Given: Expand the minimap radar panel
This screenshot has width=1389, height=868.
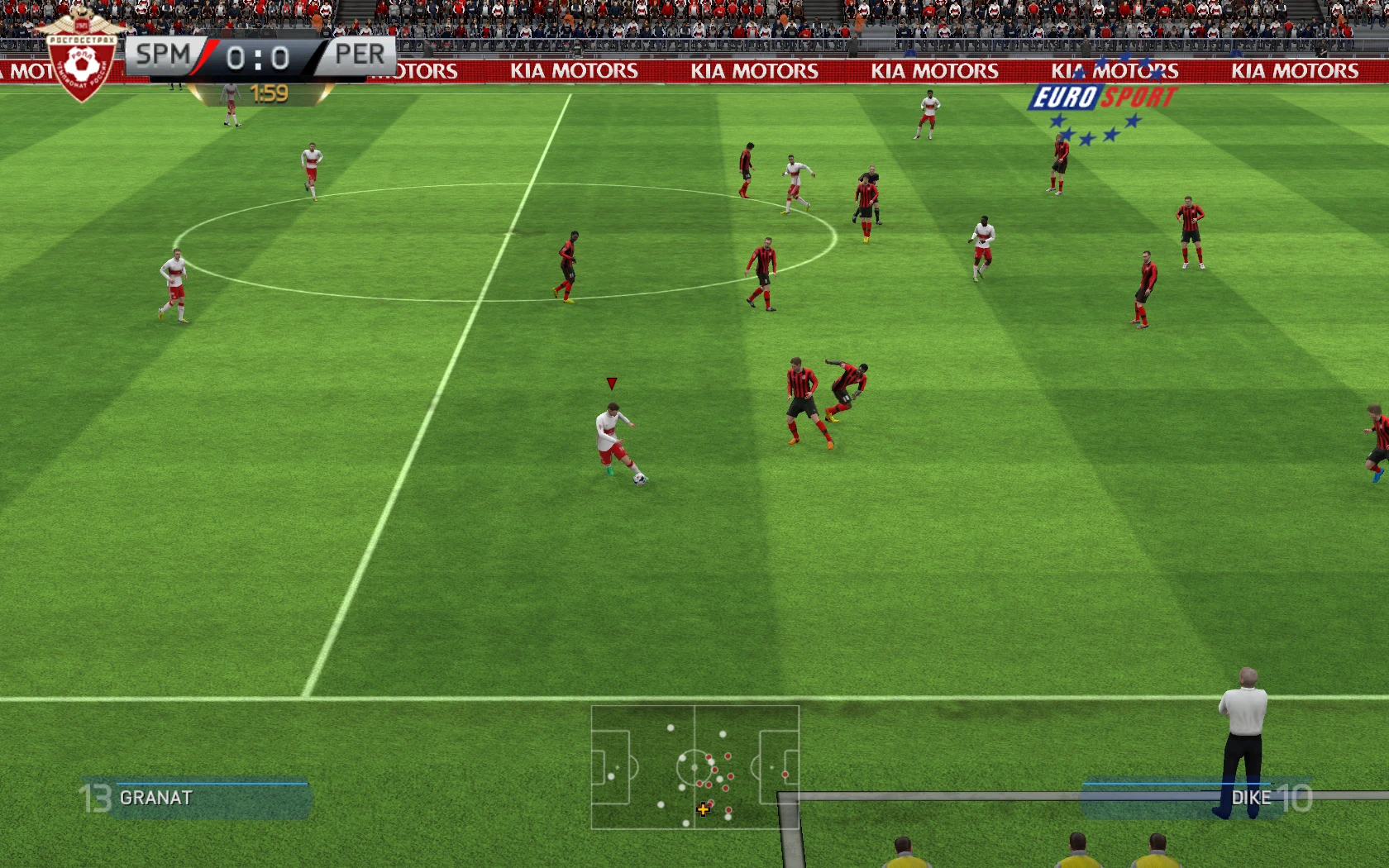Looking at the screenshot, I should point(694,769).
